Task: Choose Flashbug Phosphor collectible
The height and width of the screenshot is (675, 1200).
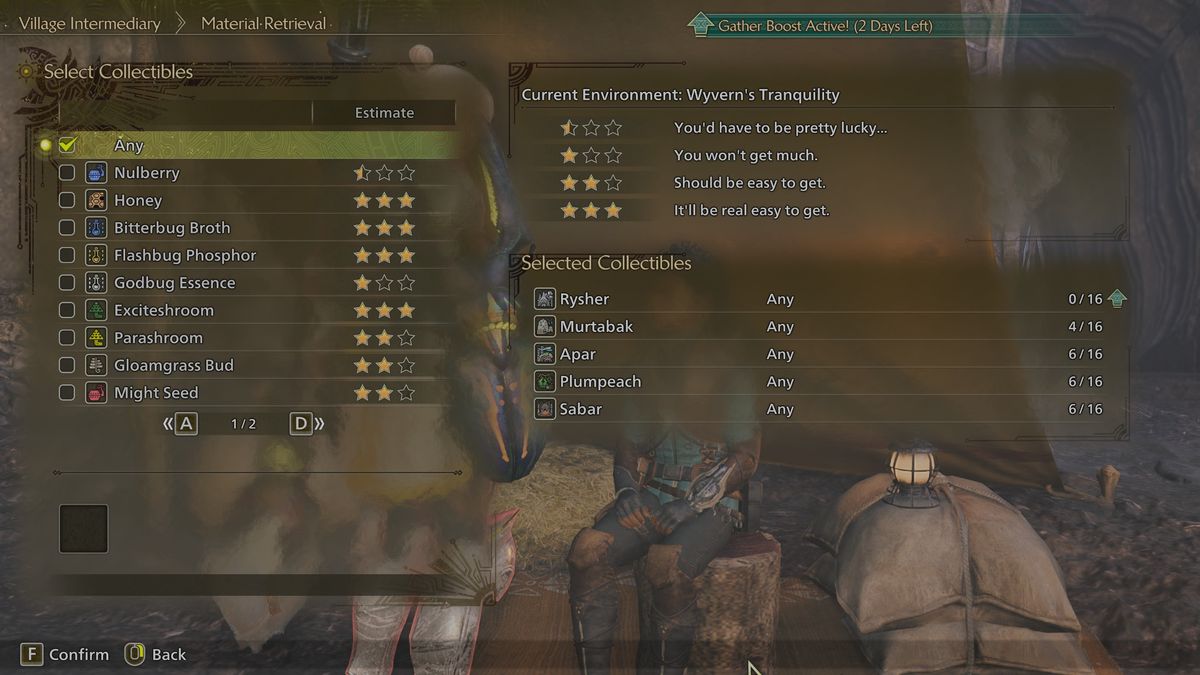Action: click(184, 255)
